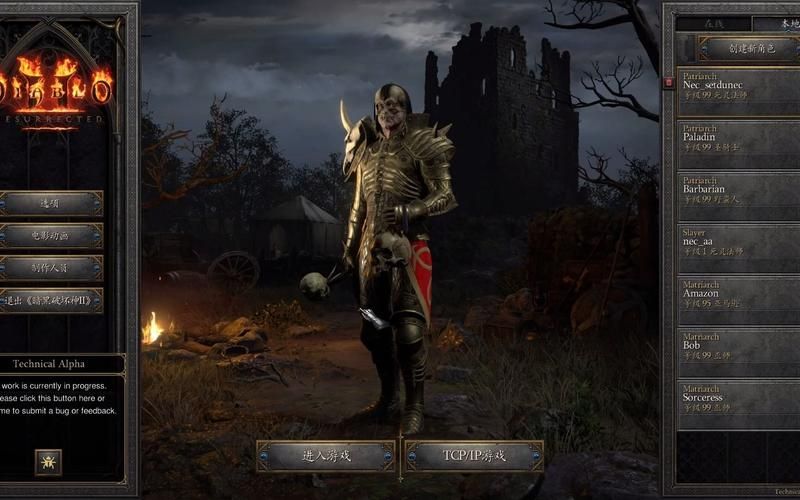The width and height of the screenshot is (800, 500).
Task: Click the 进入游戏 play button
Action: [x=326, y=456]
